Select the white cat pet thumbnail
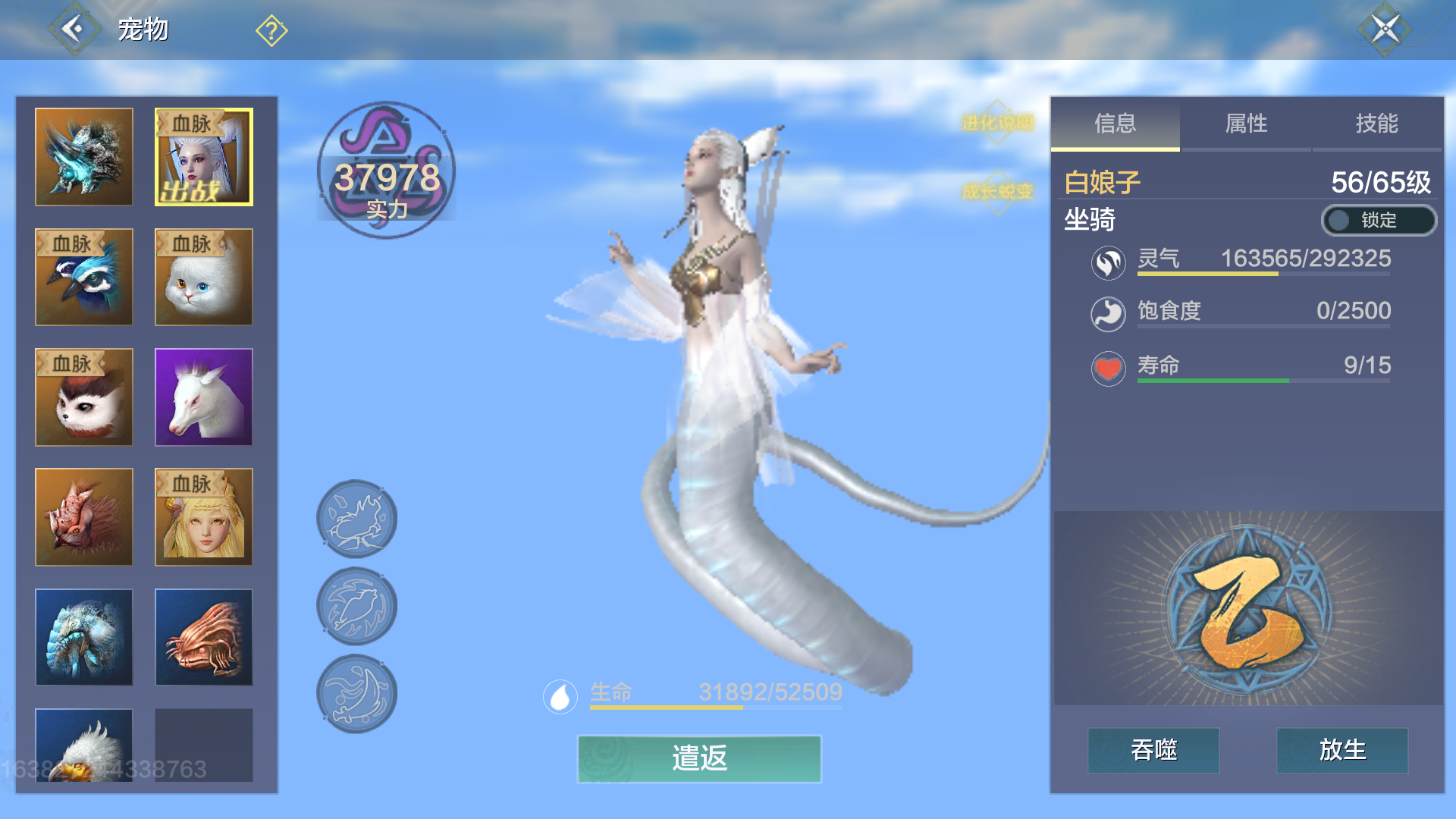 [x=203, y=277]
